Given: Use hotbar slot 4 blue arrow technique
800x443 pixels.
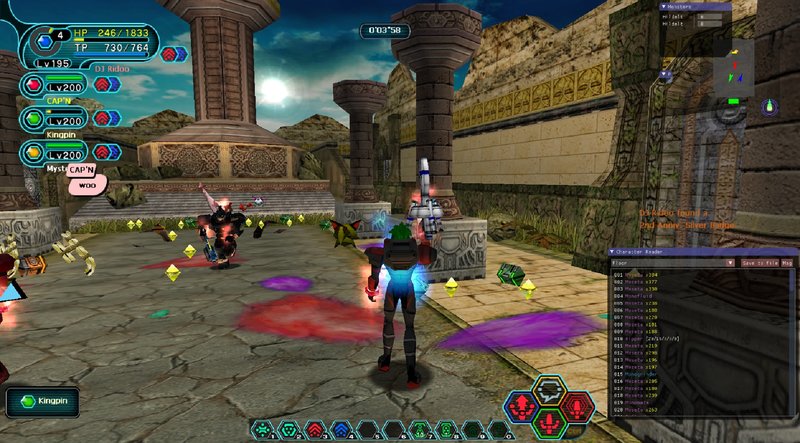Looking at the screenshot, I should (x=340, y=430).
